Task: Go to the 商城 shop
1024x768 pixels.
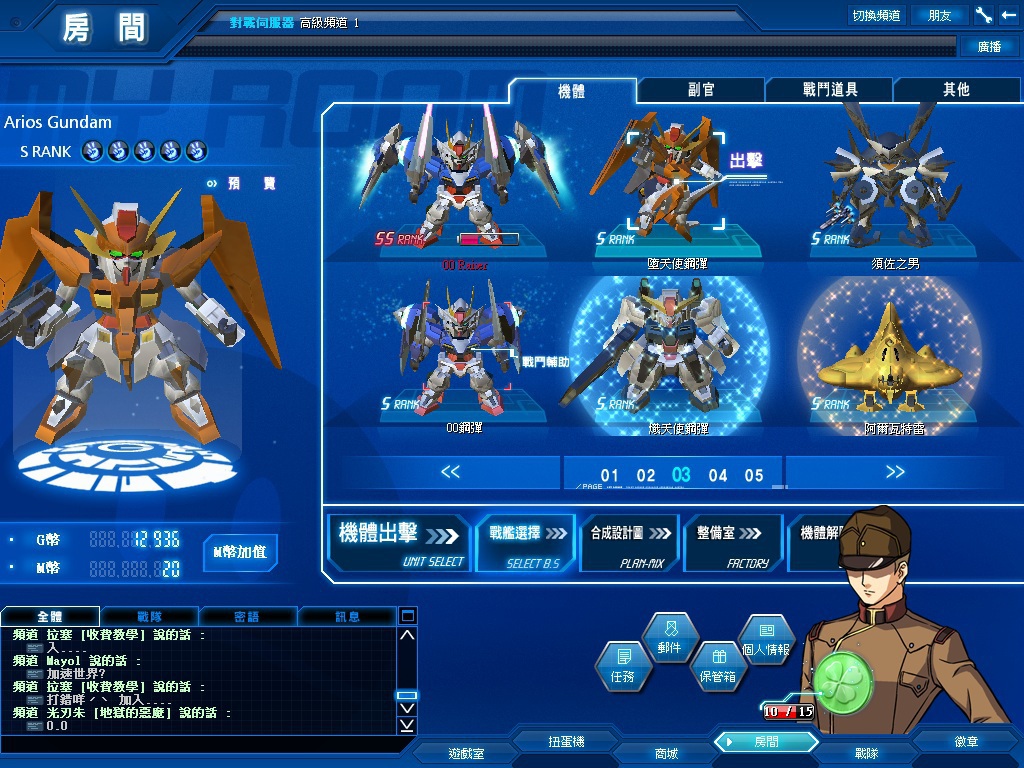Action: point(666,753)
